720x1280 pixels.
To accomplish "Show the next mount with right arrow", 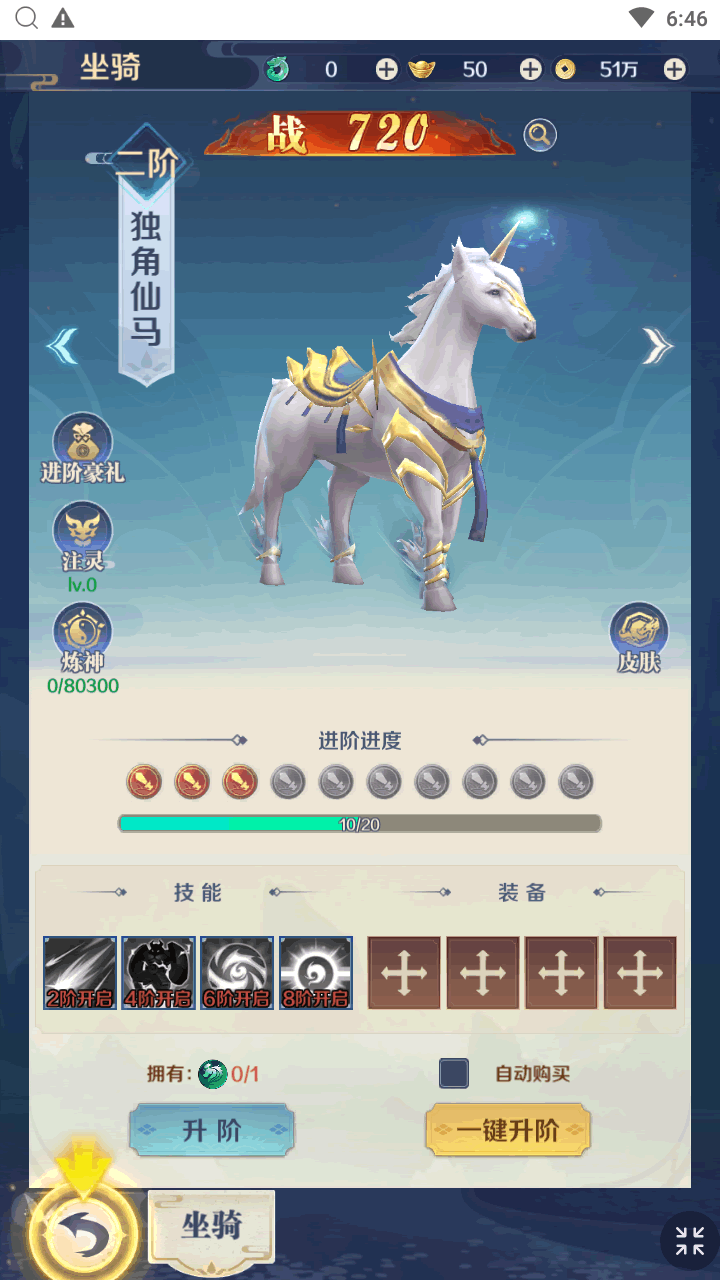I will click(x=657, y=346).
